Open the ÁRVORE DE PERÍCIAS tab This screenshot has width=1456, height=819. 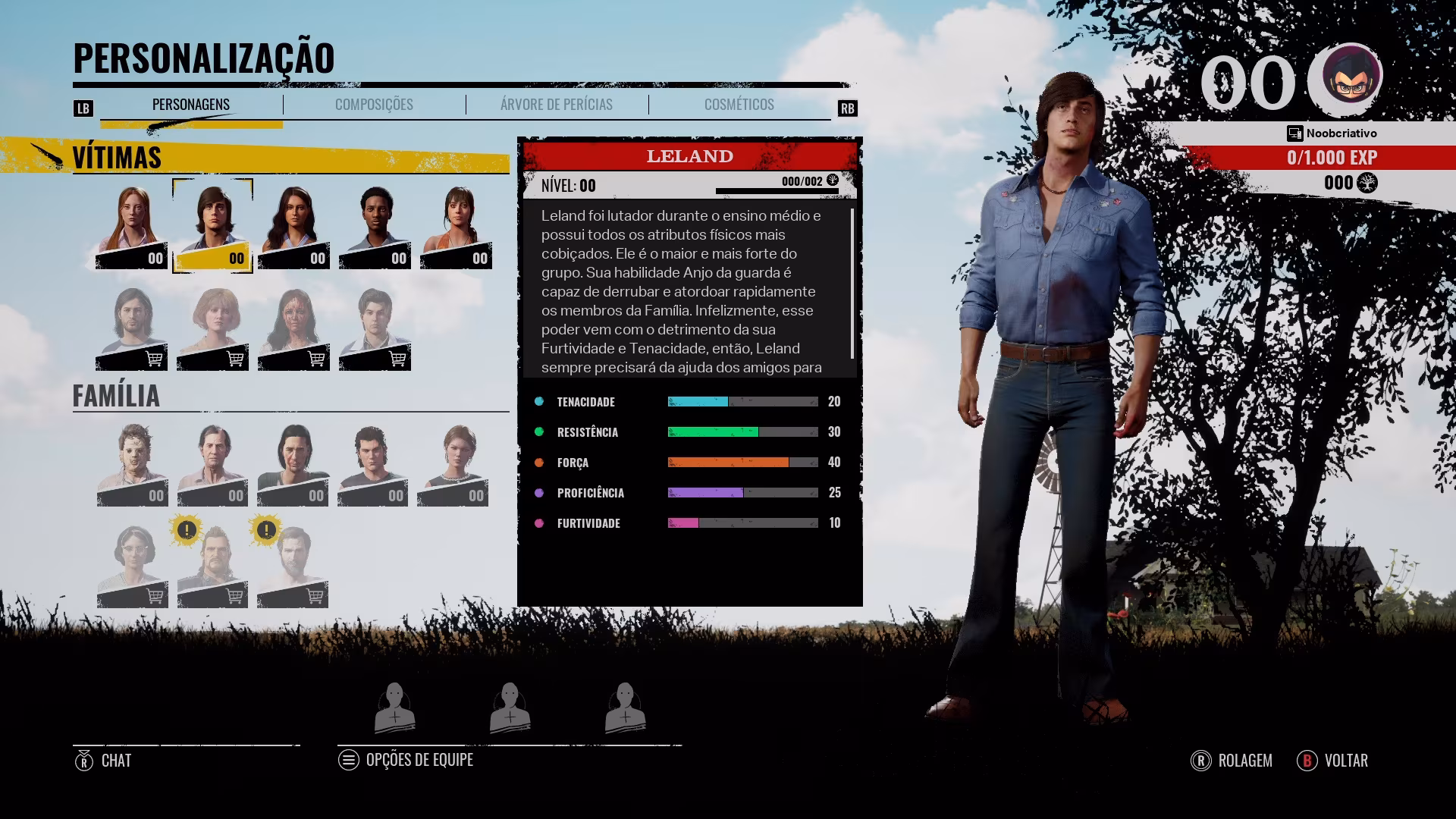point(556,105)
